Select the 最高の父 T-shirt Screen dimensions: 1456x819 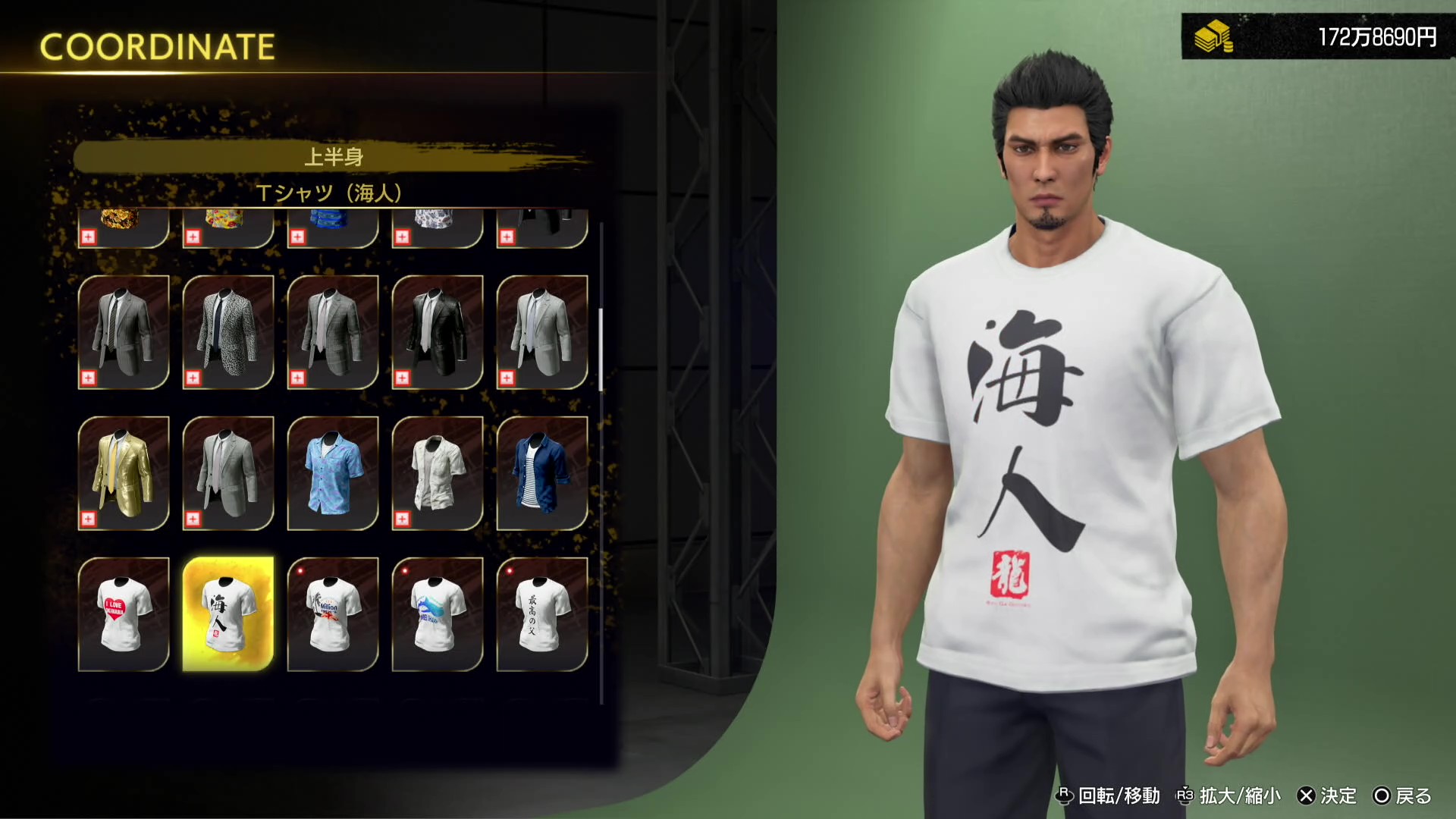coord(544,613)
